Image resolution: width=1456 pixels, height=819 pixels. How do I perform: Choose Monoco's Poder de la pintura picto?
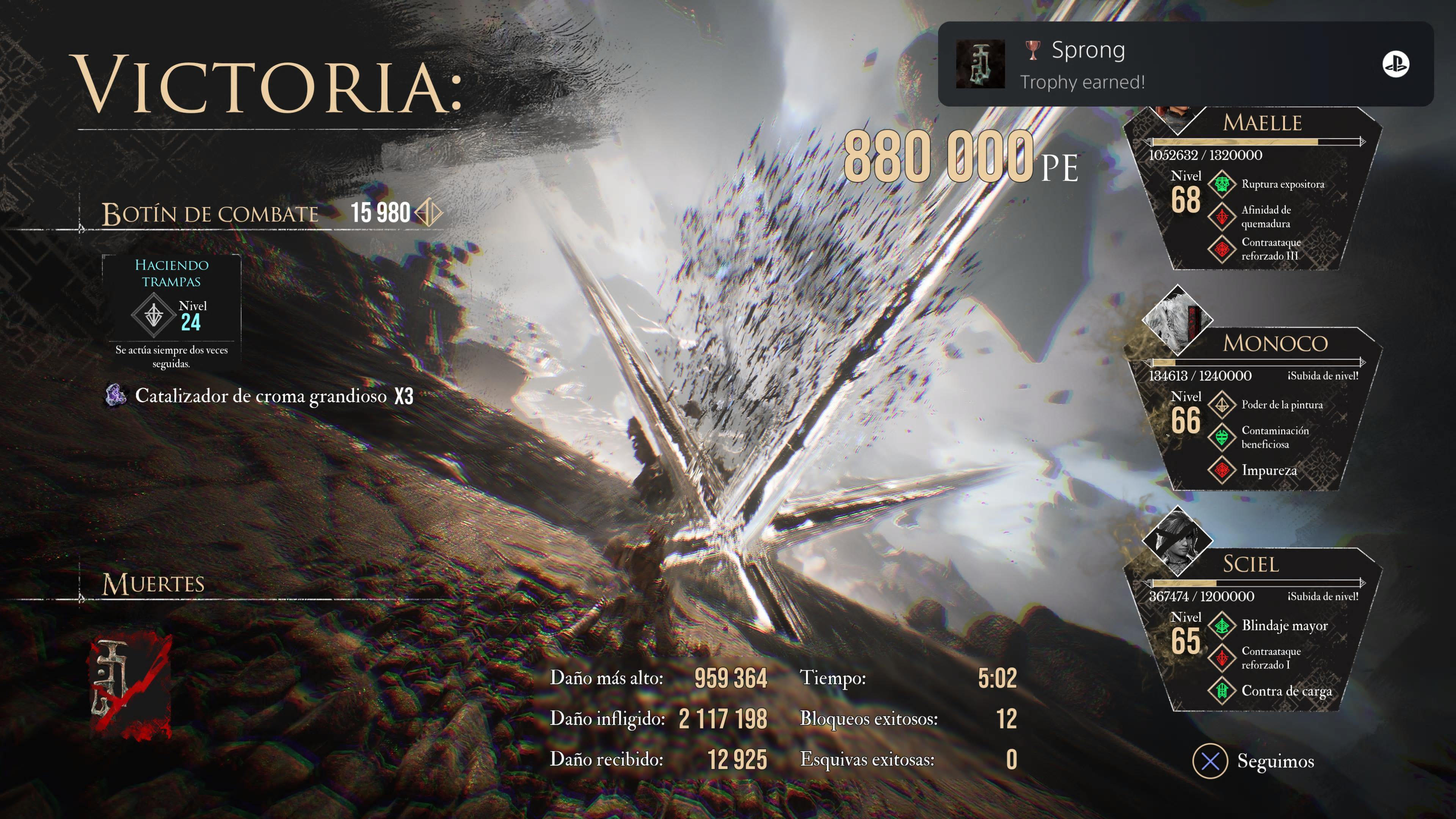tap(1281, 405)
